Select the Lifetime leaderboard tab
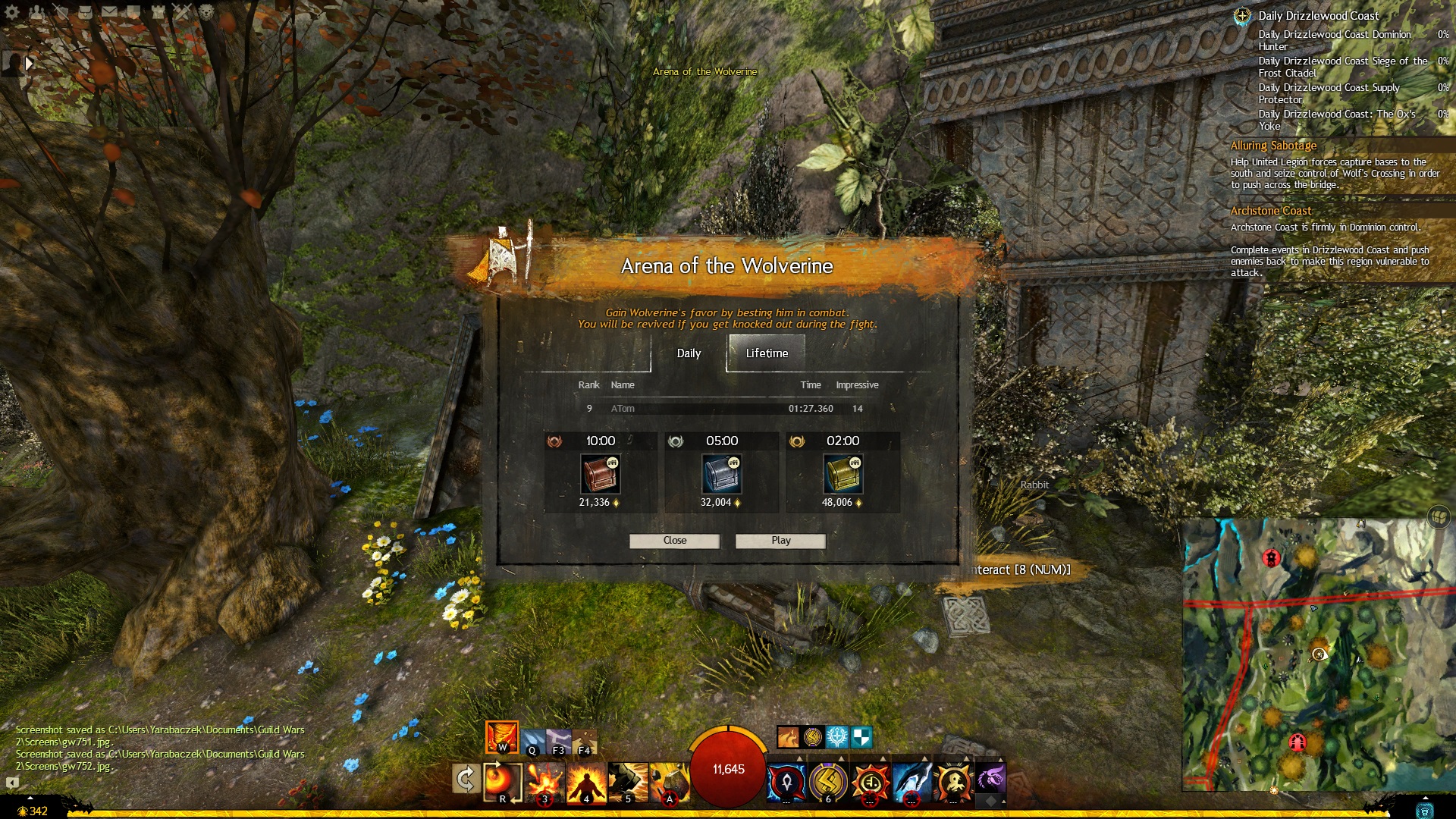1456x819 pixels. [x=767, y=353]
